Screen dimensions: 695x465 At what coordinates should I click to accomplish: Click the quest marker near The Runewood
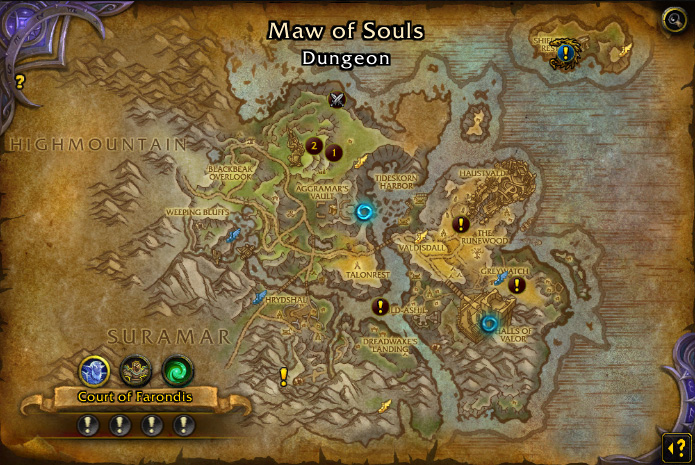tap(461, 224)
